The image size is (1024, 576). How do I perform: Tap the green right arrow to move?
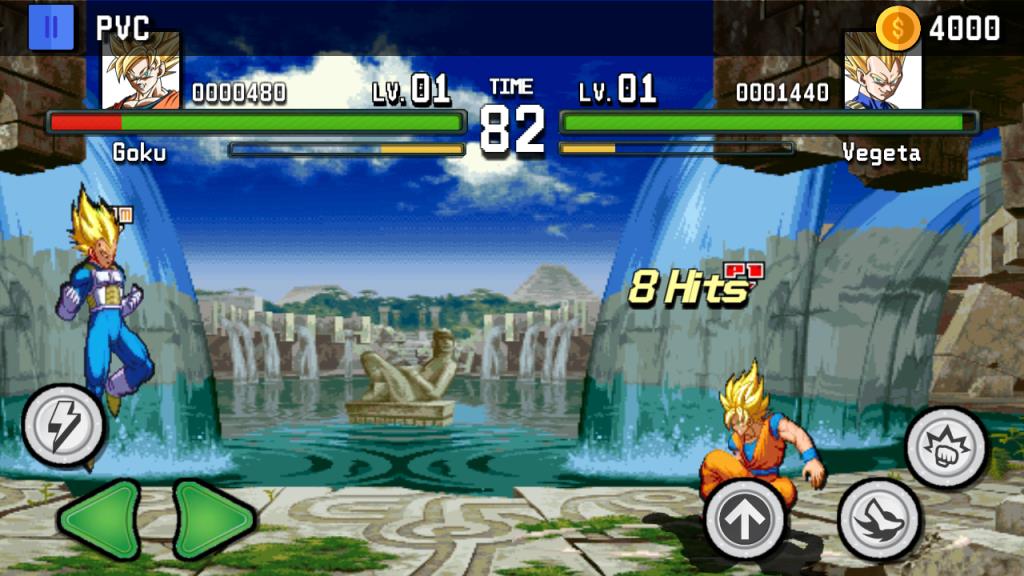click(213, 519)
